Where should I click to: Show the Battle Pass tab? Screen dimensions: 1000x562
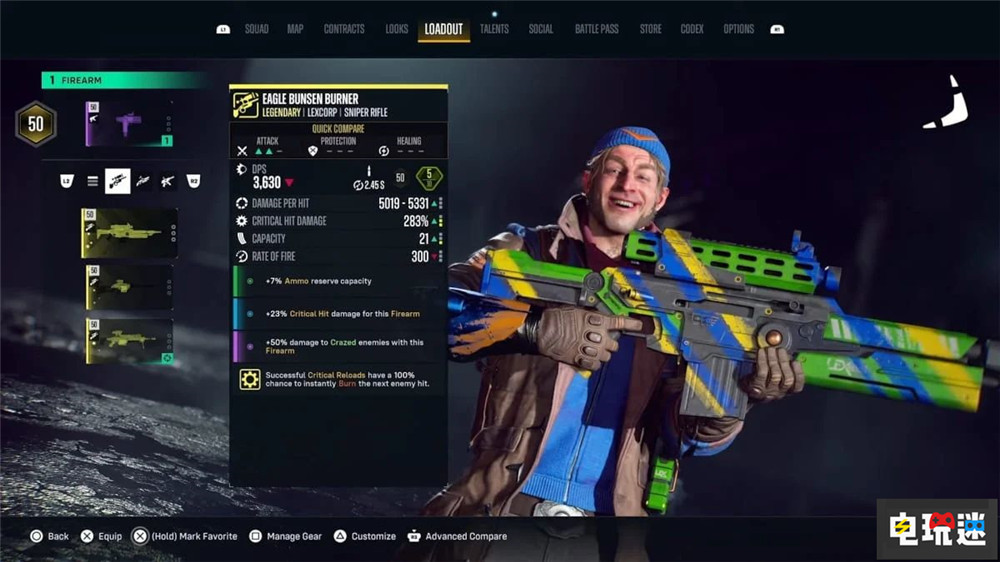[x=596, y=29]
